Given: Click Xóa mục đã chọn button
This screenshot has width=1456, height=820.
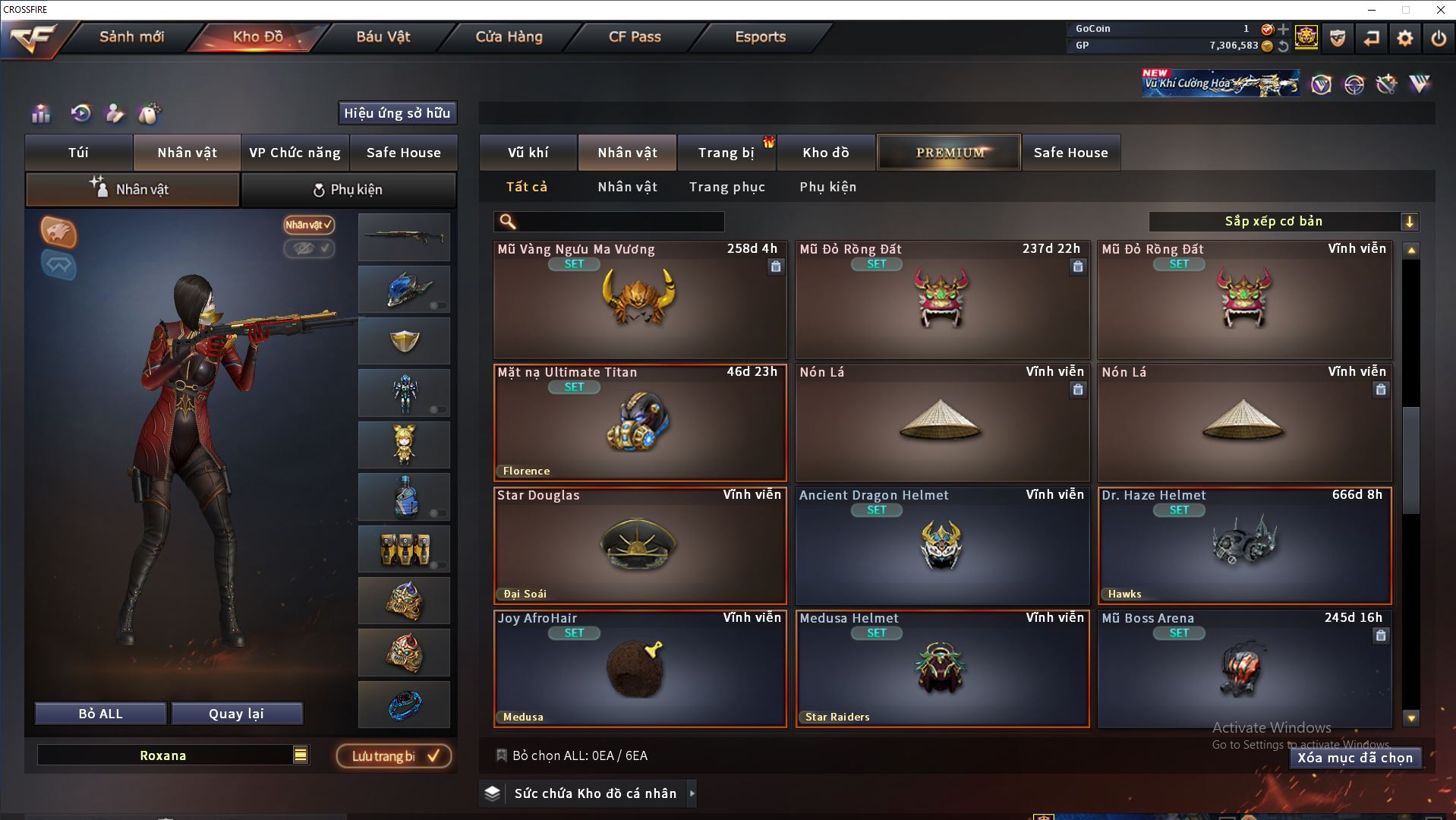Looking at the screenshot, I should coord(1354,758).
